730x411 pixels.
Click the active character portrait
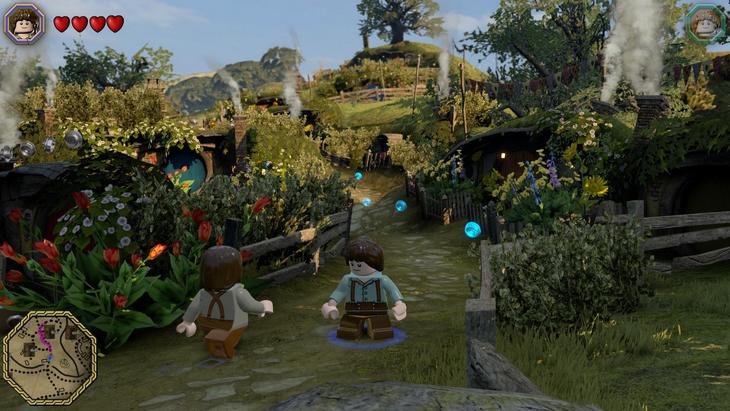[x=24, y=23]
